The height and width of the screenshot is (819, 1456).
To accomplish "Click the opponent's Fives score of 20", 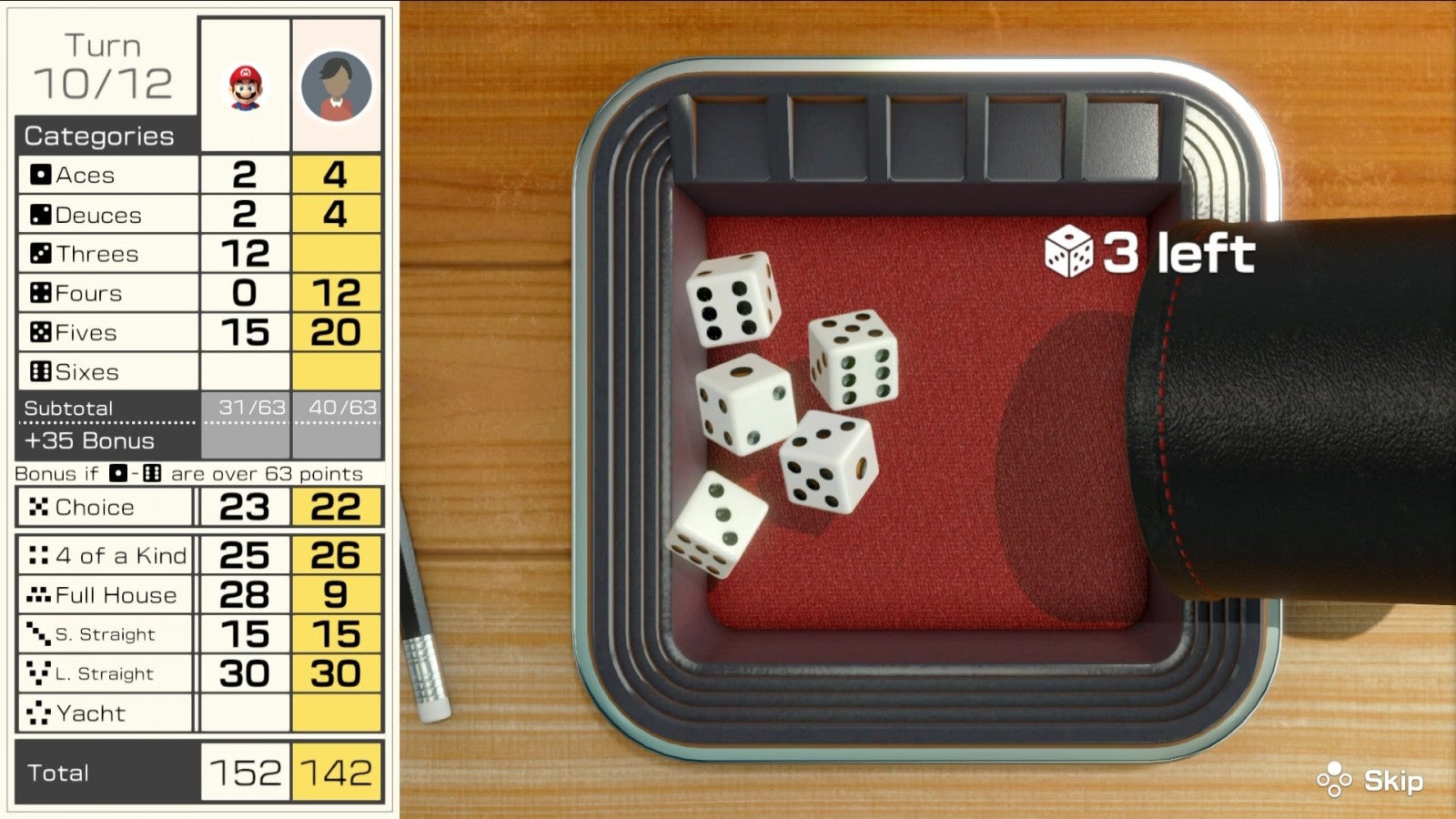I will [337, 332].
